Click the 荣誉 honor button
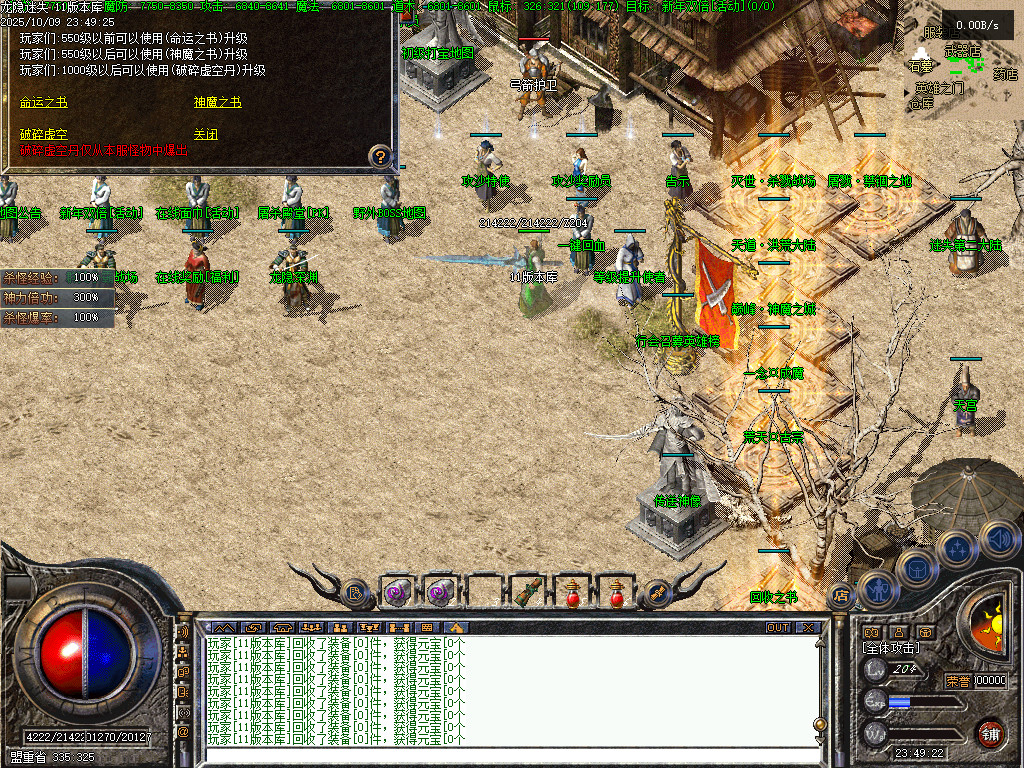This screenshot has height=768, width=1024. pyautogui.click(x=957, y=681)
